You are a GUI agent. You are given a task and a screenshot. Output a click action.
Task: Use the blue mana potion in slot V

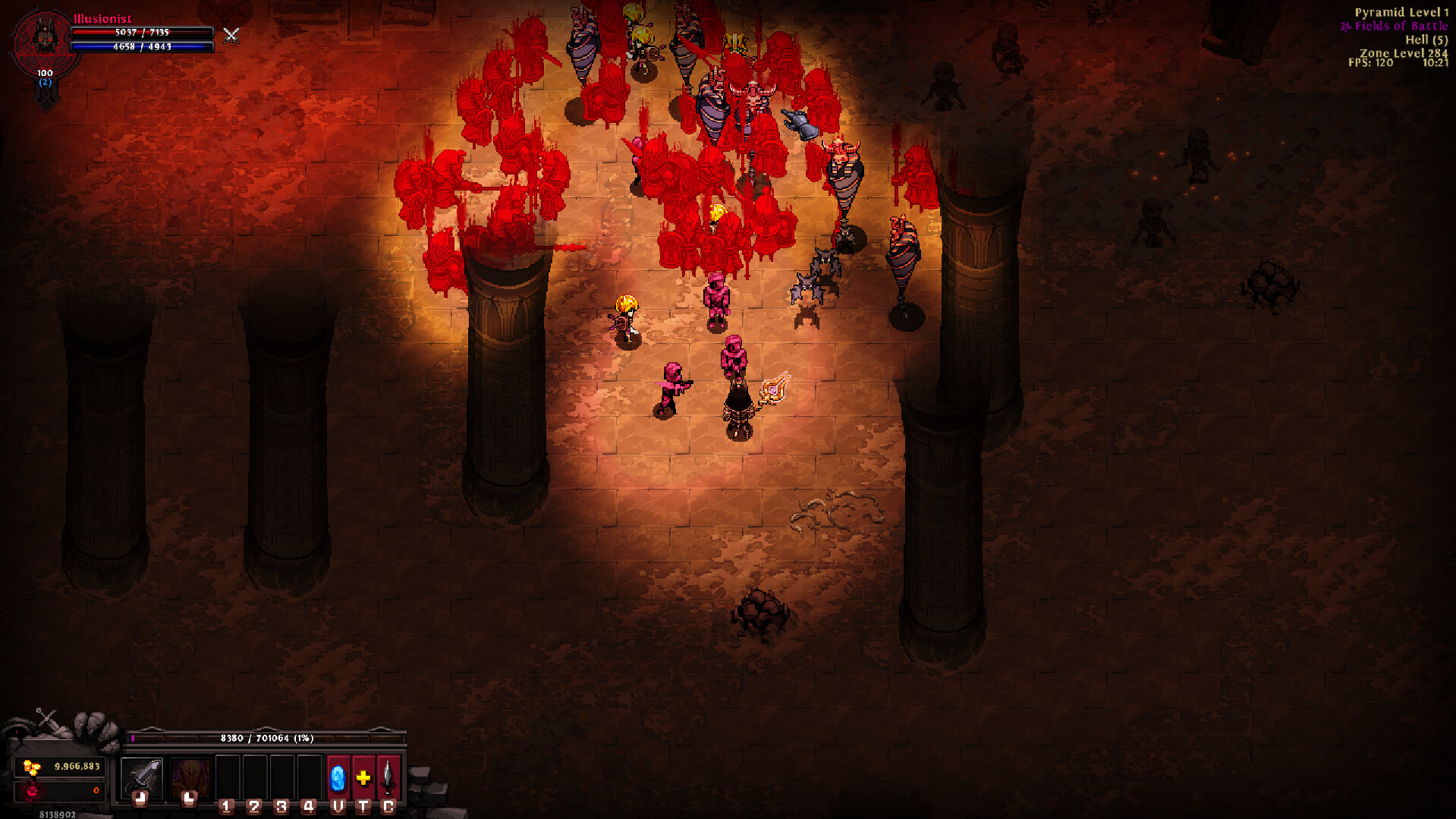click(x=338, y=778)
